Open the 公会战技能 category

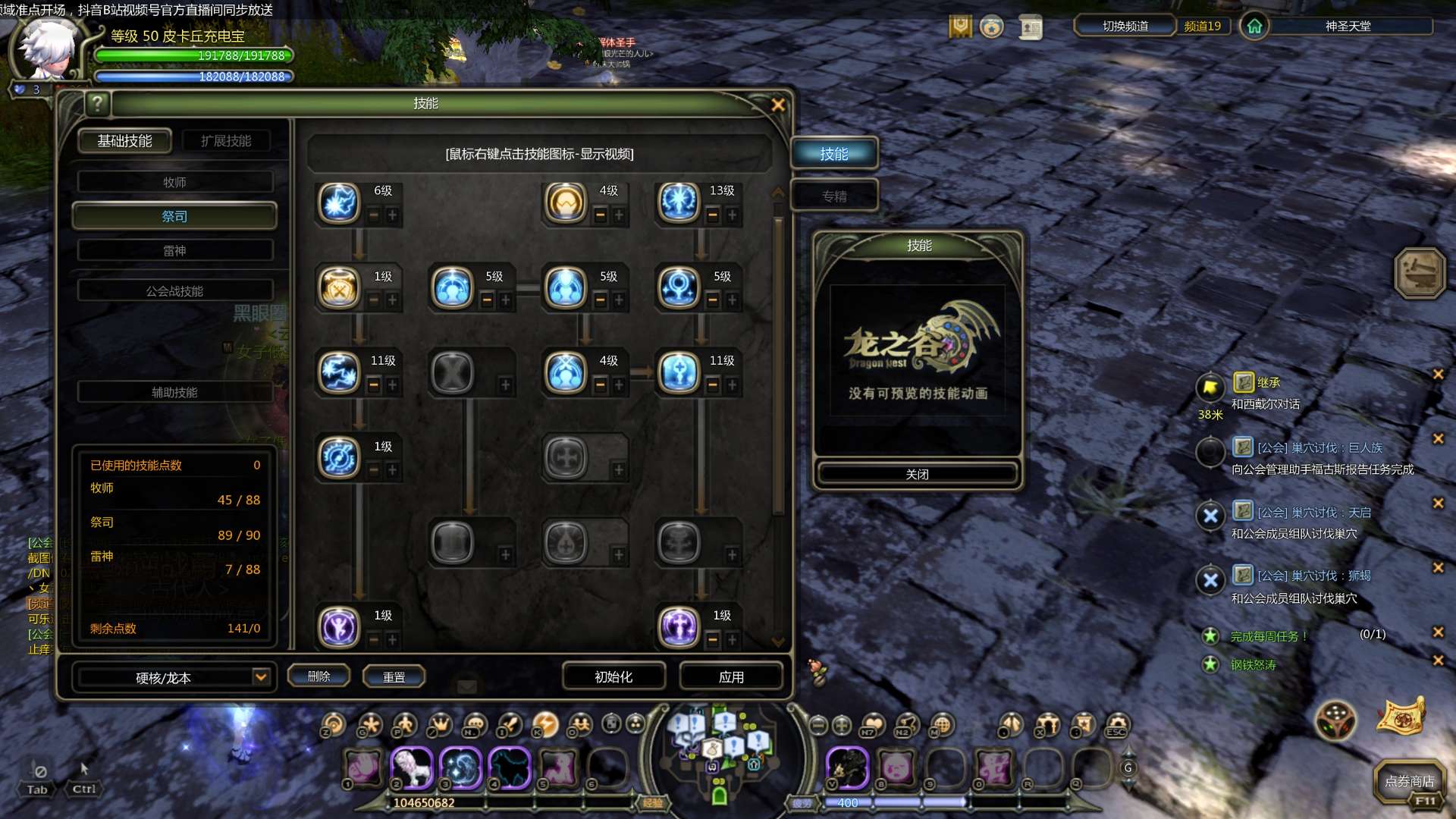pyautogui.click(x=174, y=290)
